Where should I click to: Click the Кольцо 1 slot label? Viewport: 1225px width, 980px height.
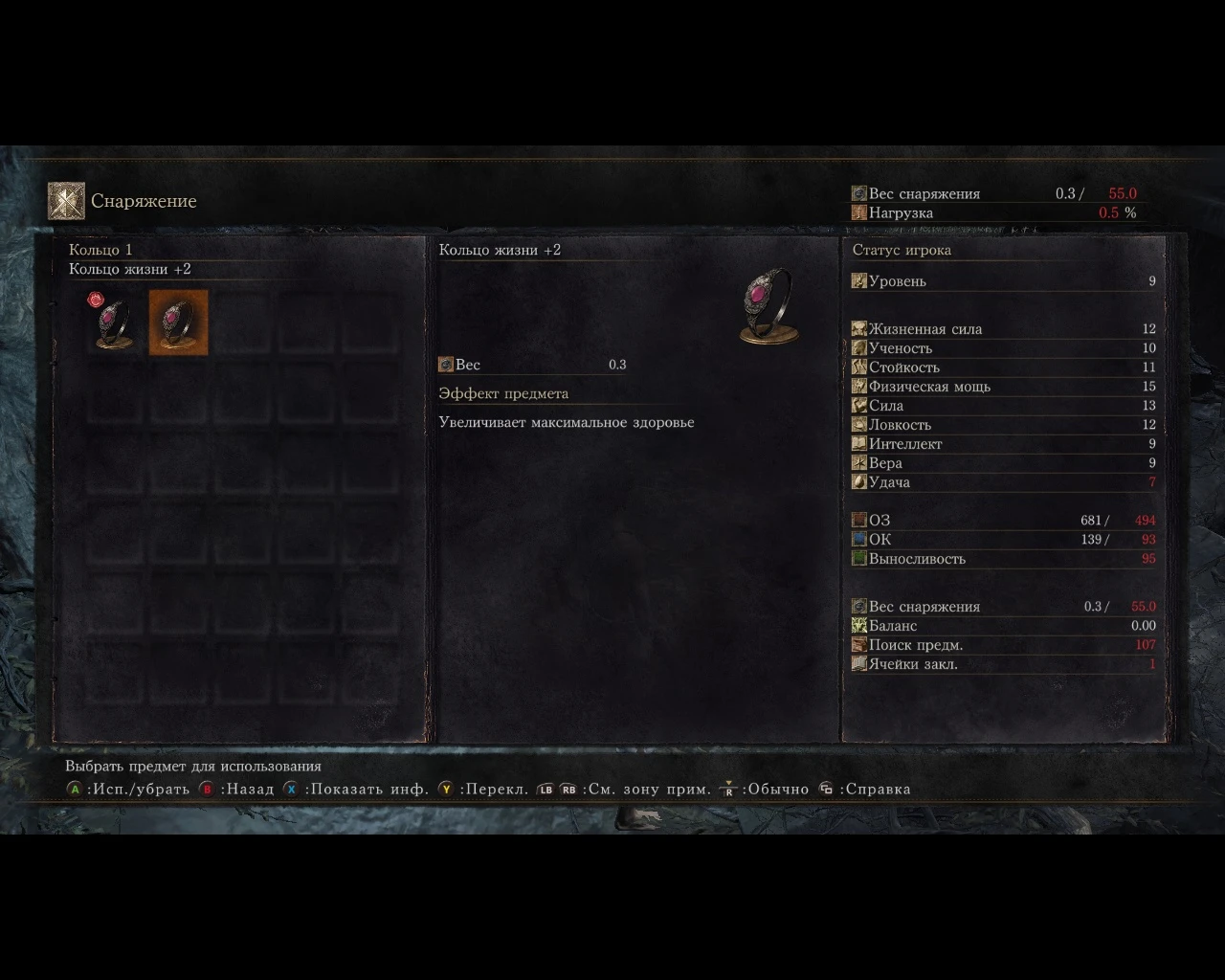pos(100,249)
